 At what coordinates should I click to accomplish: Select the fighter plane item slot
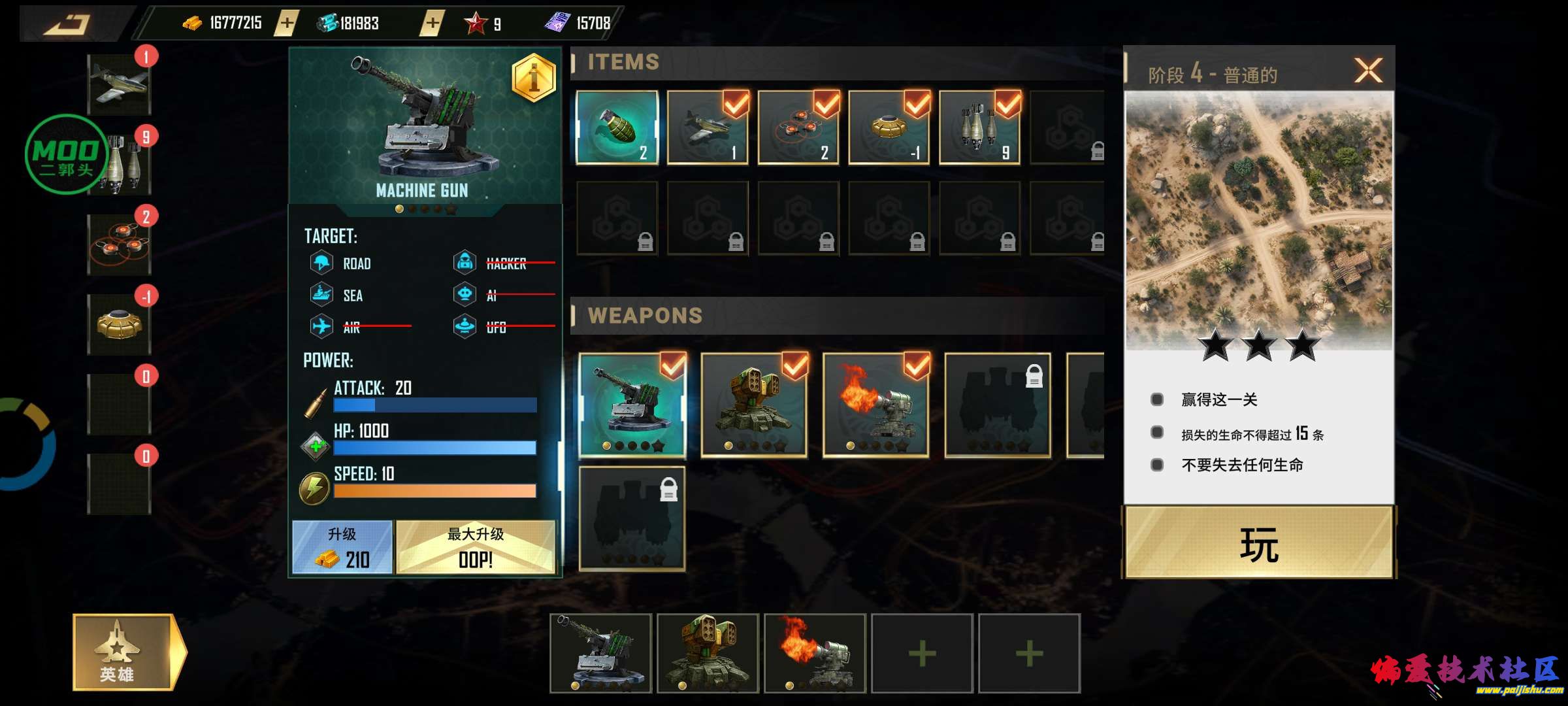(708, 127)
